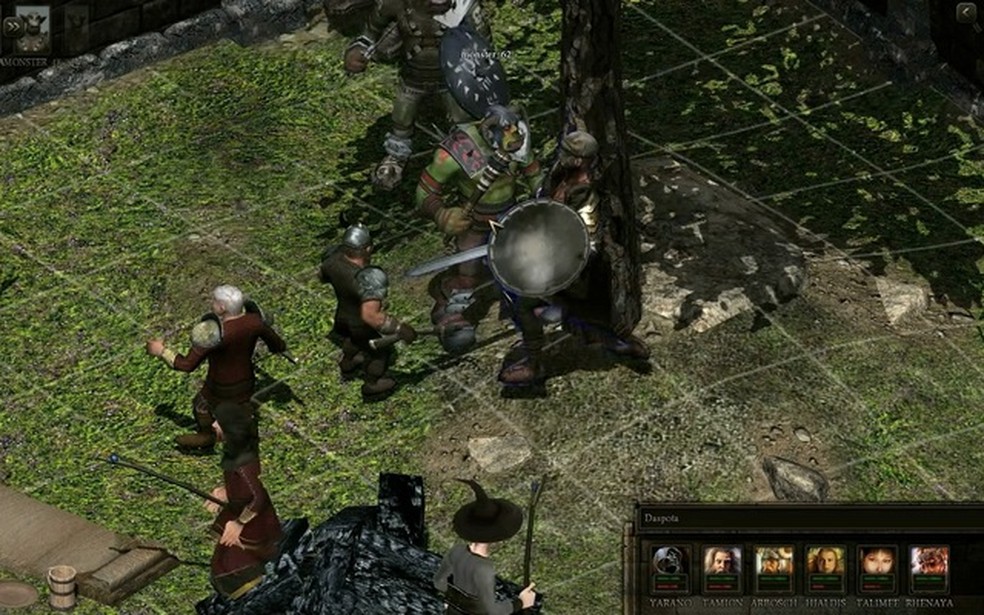Choose Arbosch's portrait in the party bar
Screen dimensions: 984x615
774,564
